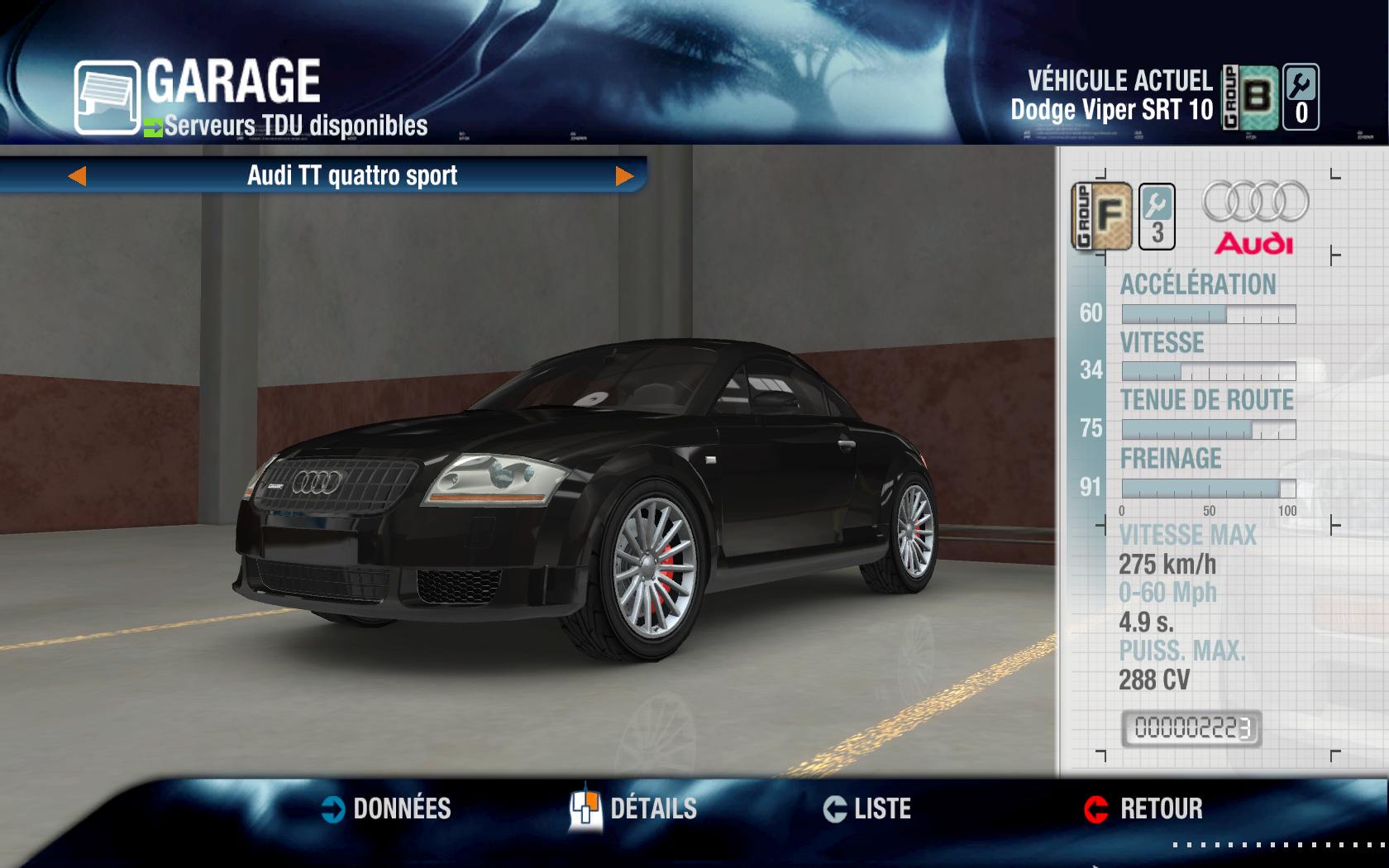This screenshot has height=868, width=1389.
Task: Click the blue Données arrow icon
Action: point(332,810)
